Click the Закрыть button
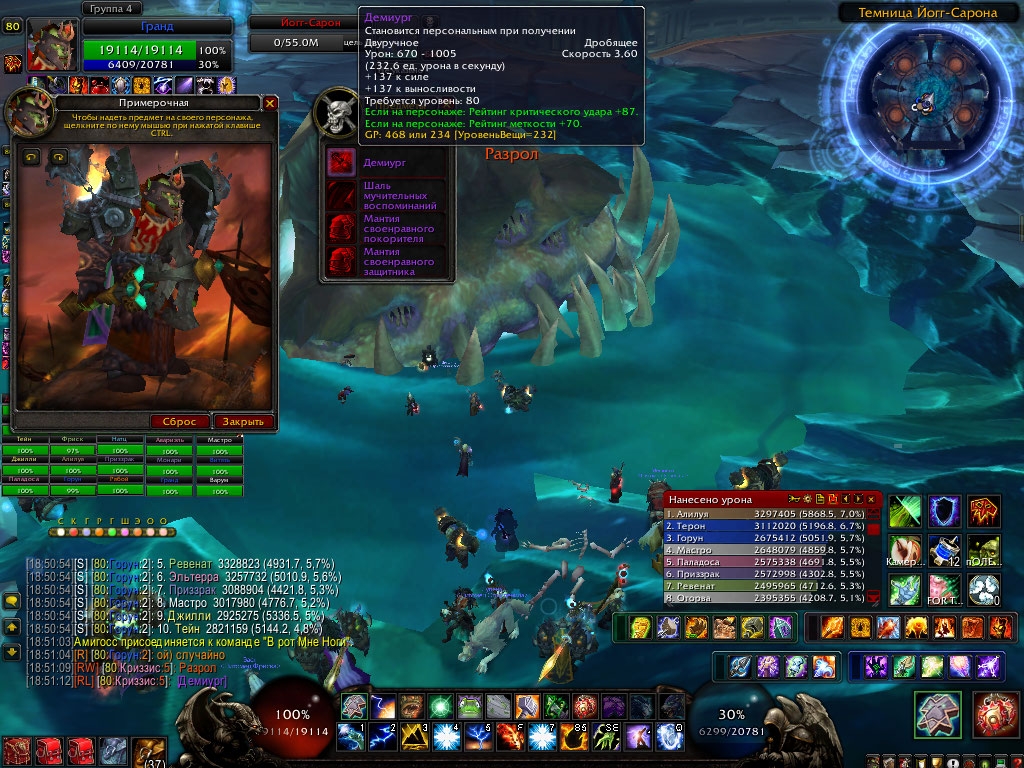Viewport: 1024px width, 768px height. tap(242, 422)
